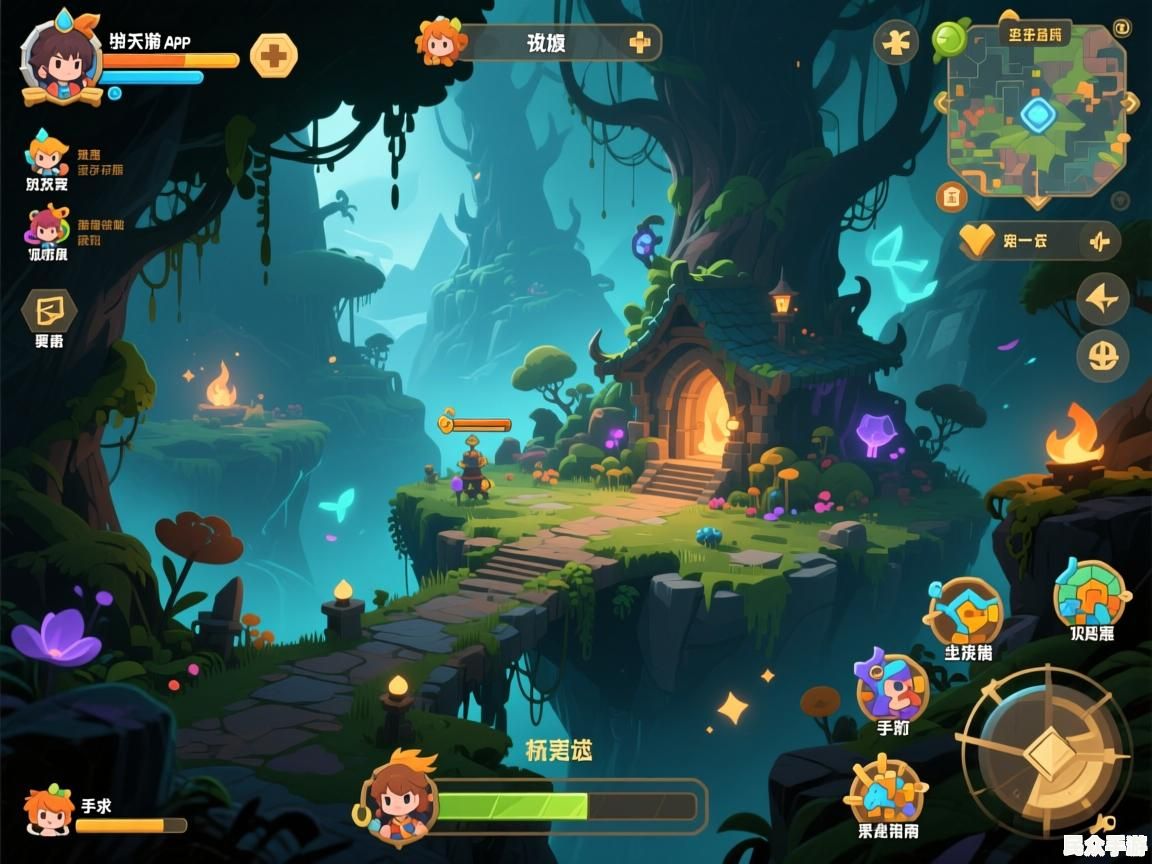Click the round helmet-shaped button

pyautogui.click(x=1103, y=356)
